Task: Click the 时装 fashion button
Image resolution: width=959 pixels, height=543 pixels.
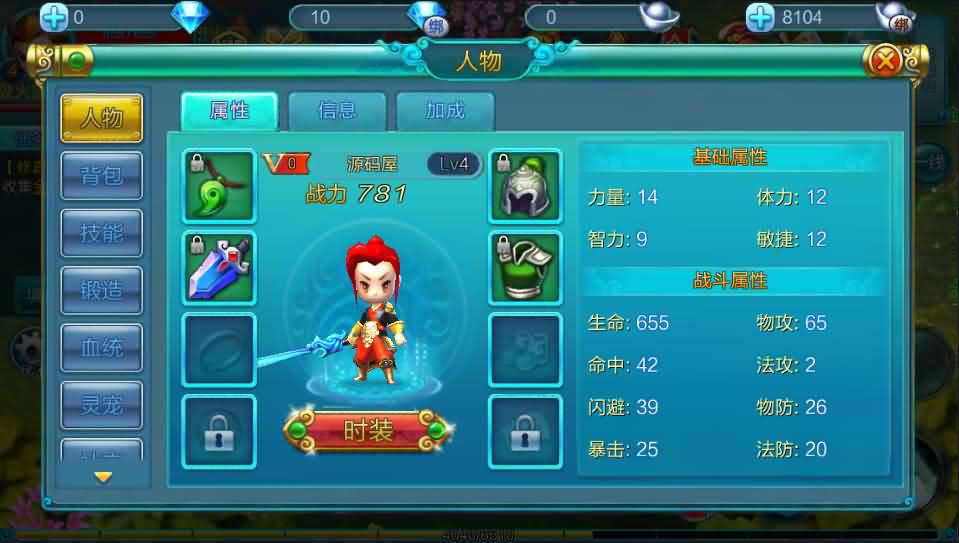Action: 368,430
